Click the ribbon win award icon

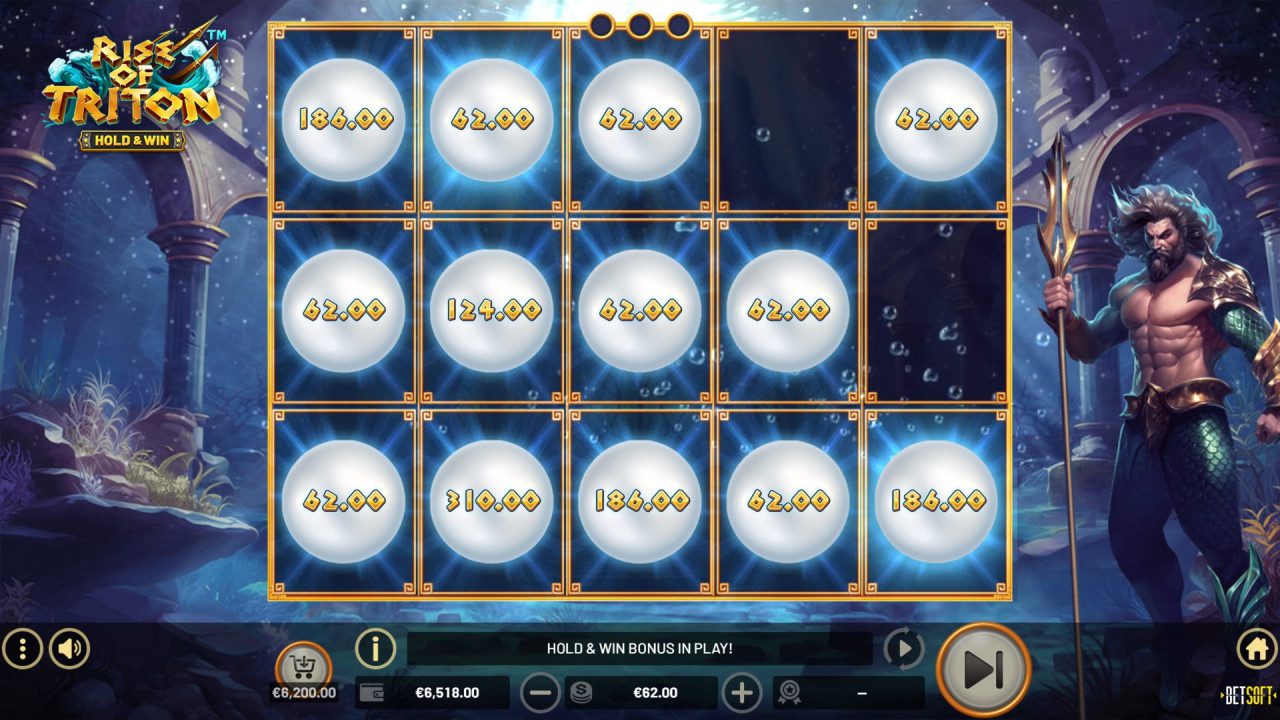tap(790, 691)
